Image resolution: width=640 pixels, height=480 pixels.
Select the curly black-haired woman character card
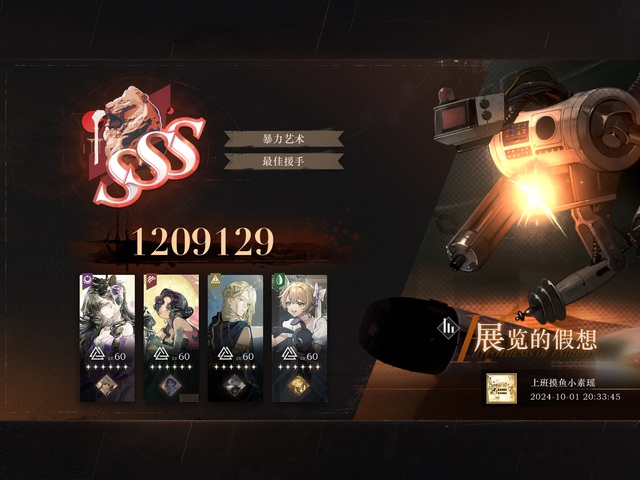pos(171,337)
